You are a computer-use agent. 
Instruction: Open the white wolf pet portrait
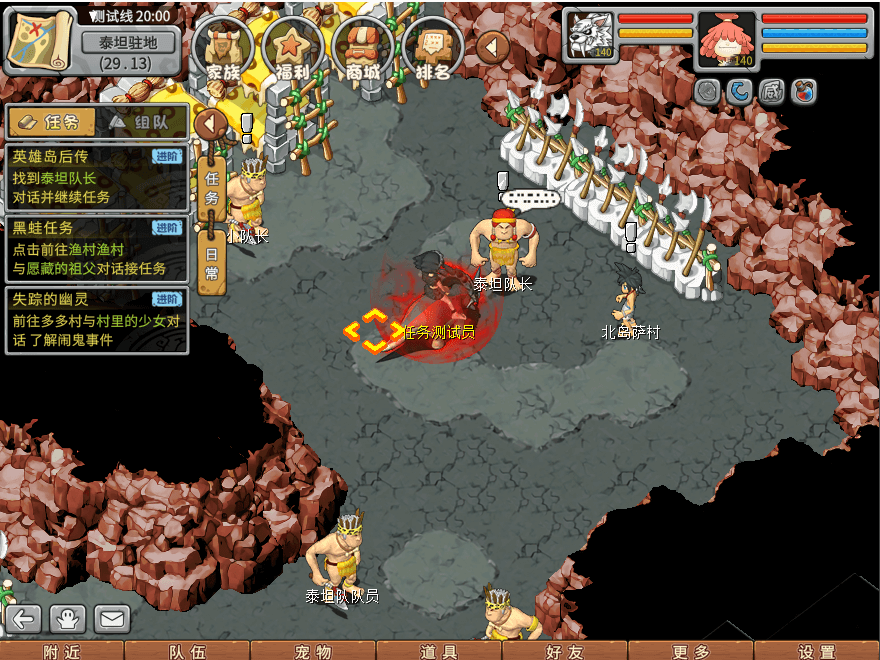[591, 37]
